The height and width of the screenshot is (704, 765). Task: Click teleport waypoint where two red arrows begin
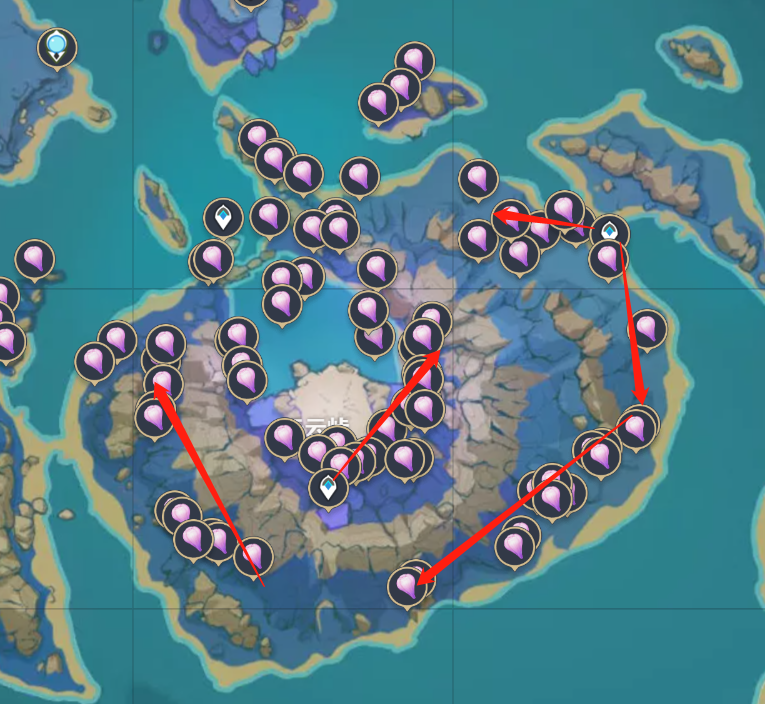(x=610, y=232)
